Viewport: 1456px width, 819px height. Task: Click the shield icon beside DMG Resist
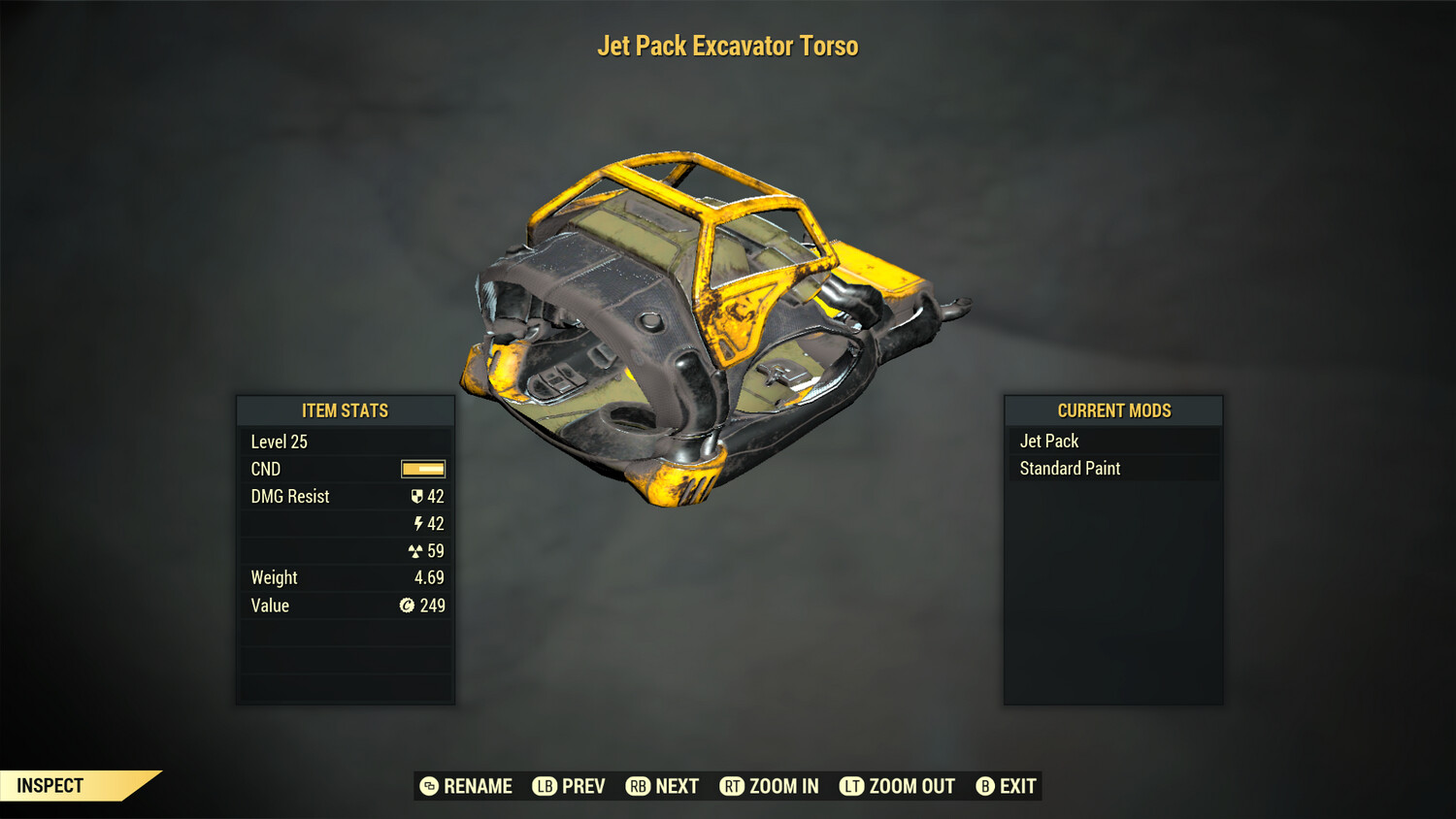418,496
